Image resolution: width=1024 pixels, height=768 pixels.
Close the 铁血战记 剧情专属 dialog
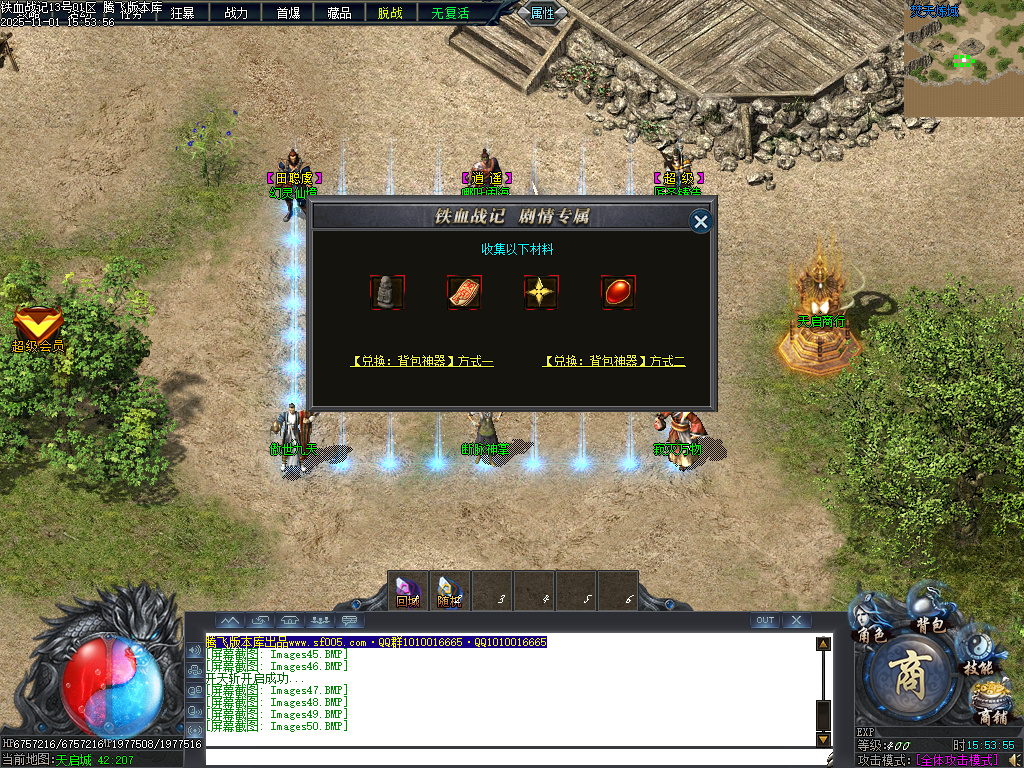click(701, 221)
